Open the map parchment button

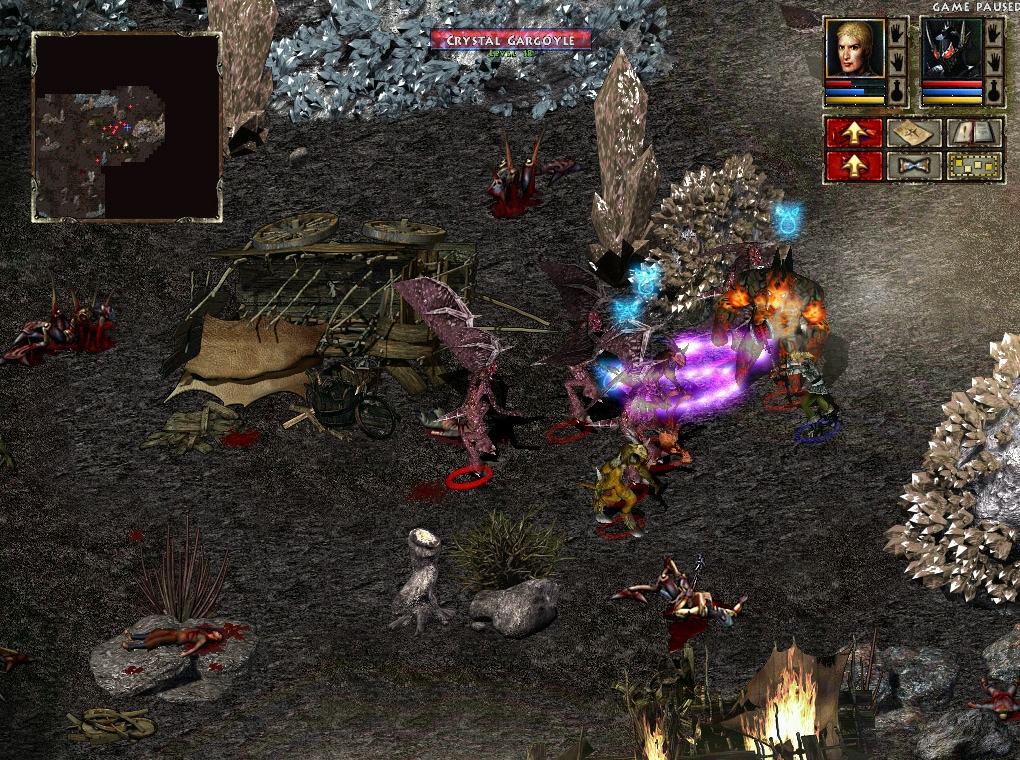(x=914, y=133)
